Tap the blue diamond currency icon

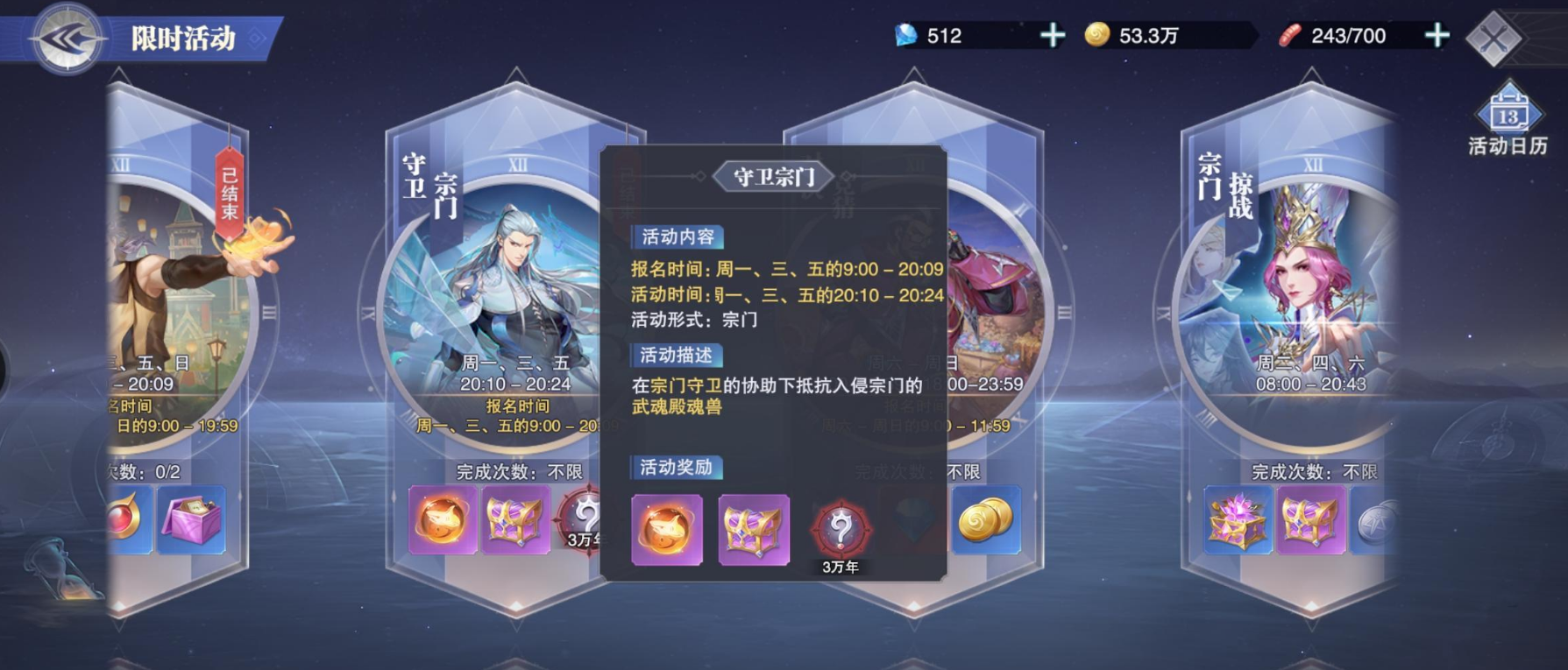[x=907, y=37]
